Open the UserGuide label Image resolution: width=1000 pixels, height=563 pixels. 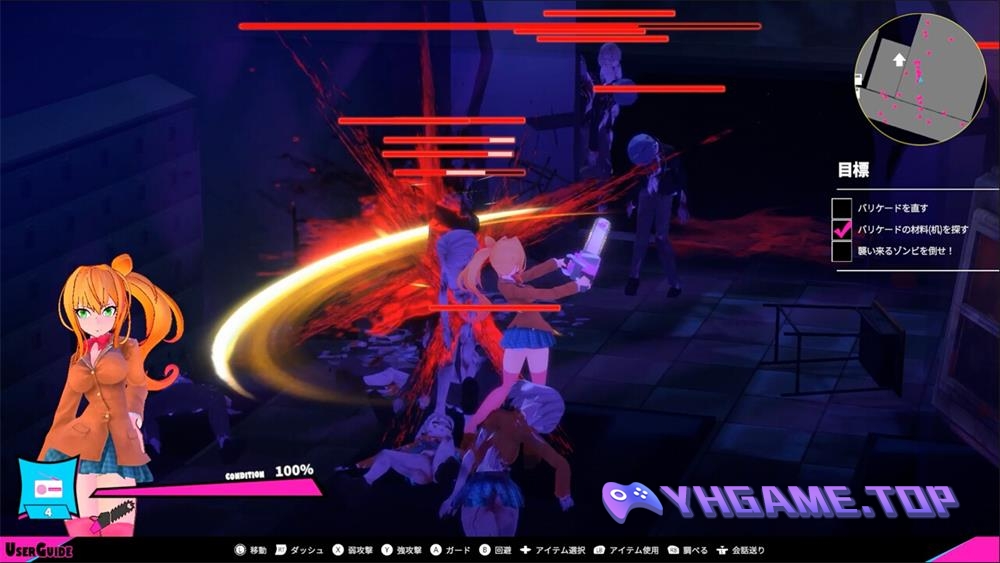[37, 550]
